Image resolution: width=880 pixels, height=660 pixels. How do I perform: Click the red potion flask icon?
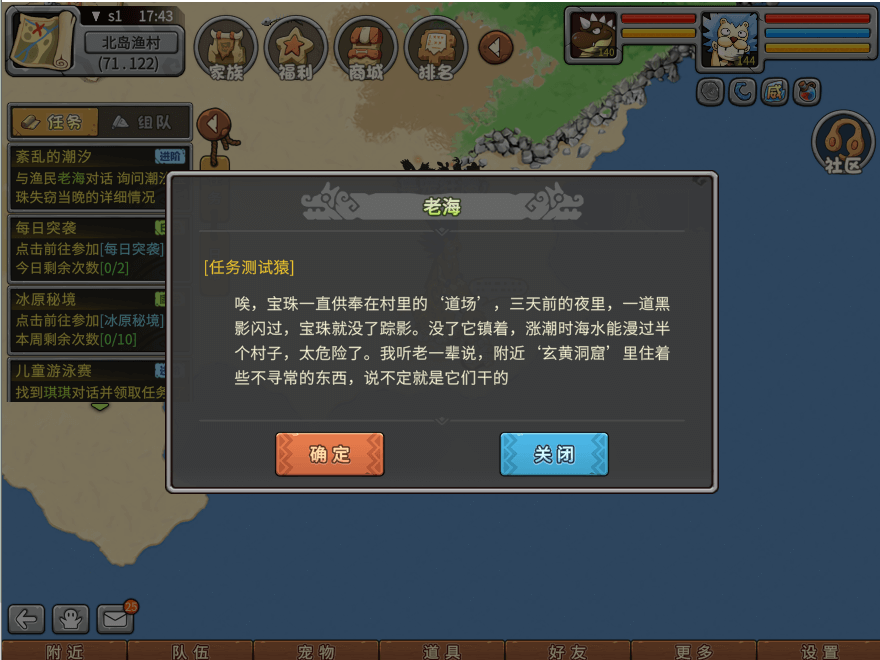coord(806,92)
